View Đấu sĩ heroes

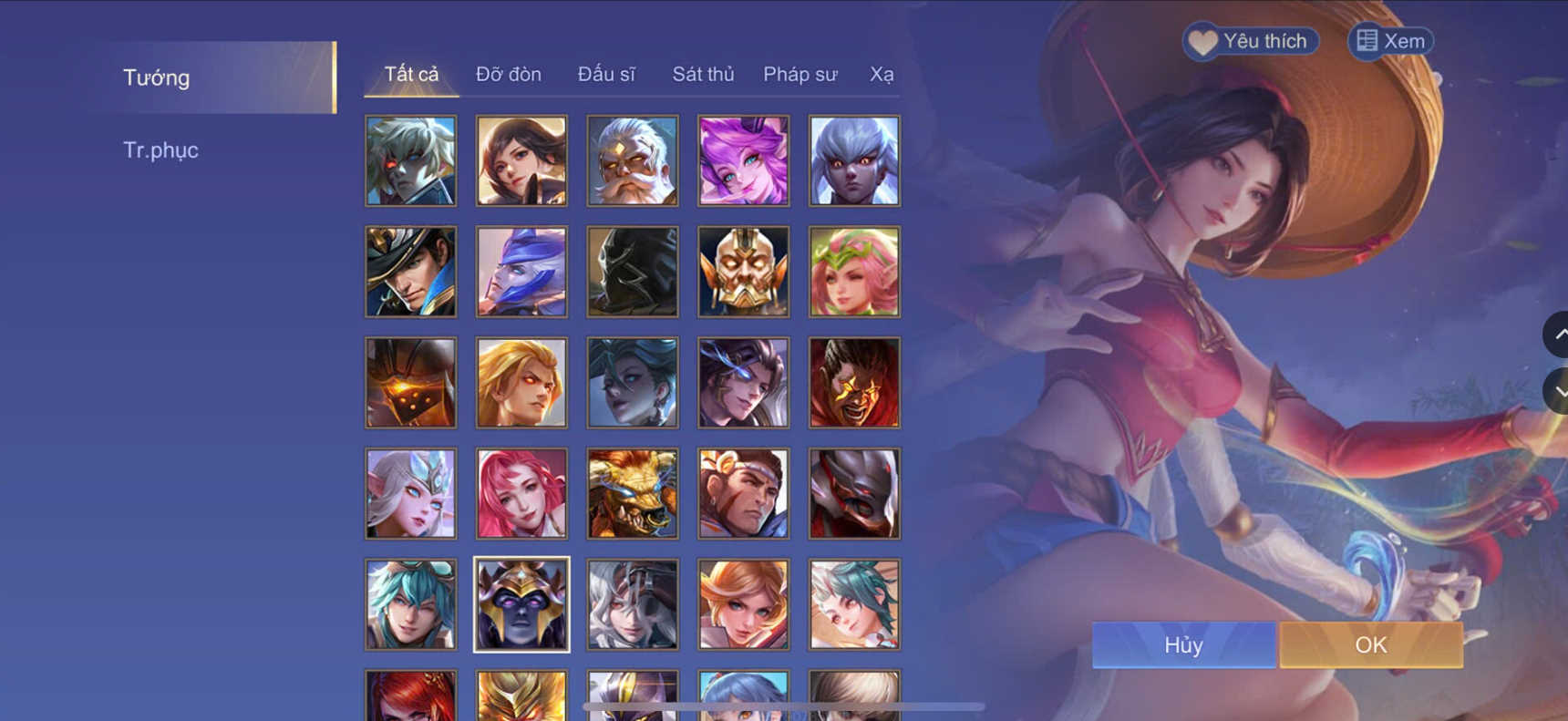[606, 74]
